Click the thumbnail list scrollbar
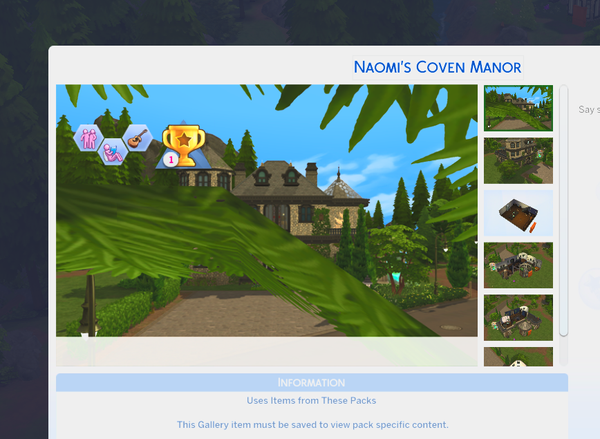This screenshot has height=439, width=600. tap(564, 210)
